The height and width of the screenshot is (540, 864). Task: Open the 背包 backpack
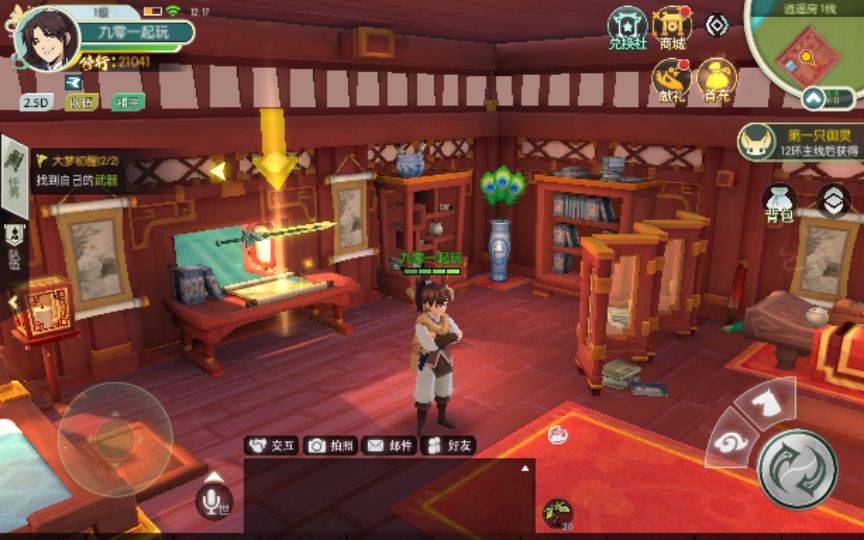tap(779, 202)
